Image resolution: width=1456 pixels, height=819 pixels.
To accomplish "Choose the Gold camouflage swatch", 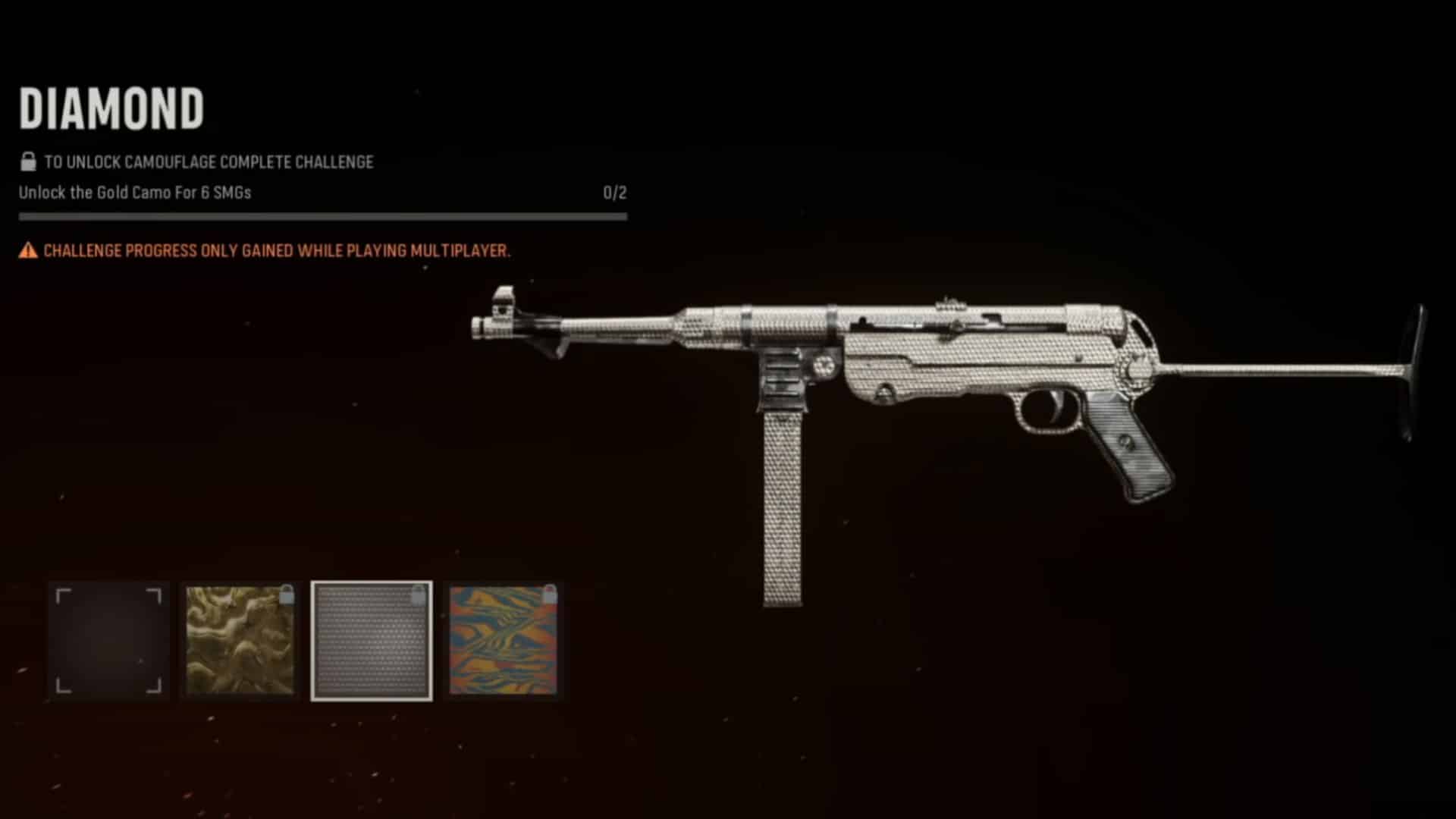I will pyautogui.click(x=240, y=642).
